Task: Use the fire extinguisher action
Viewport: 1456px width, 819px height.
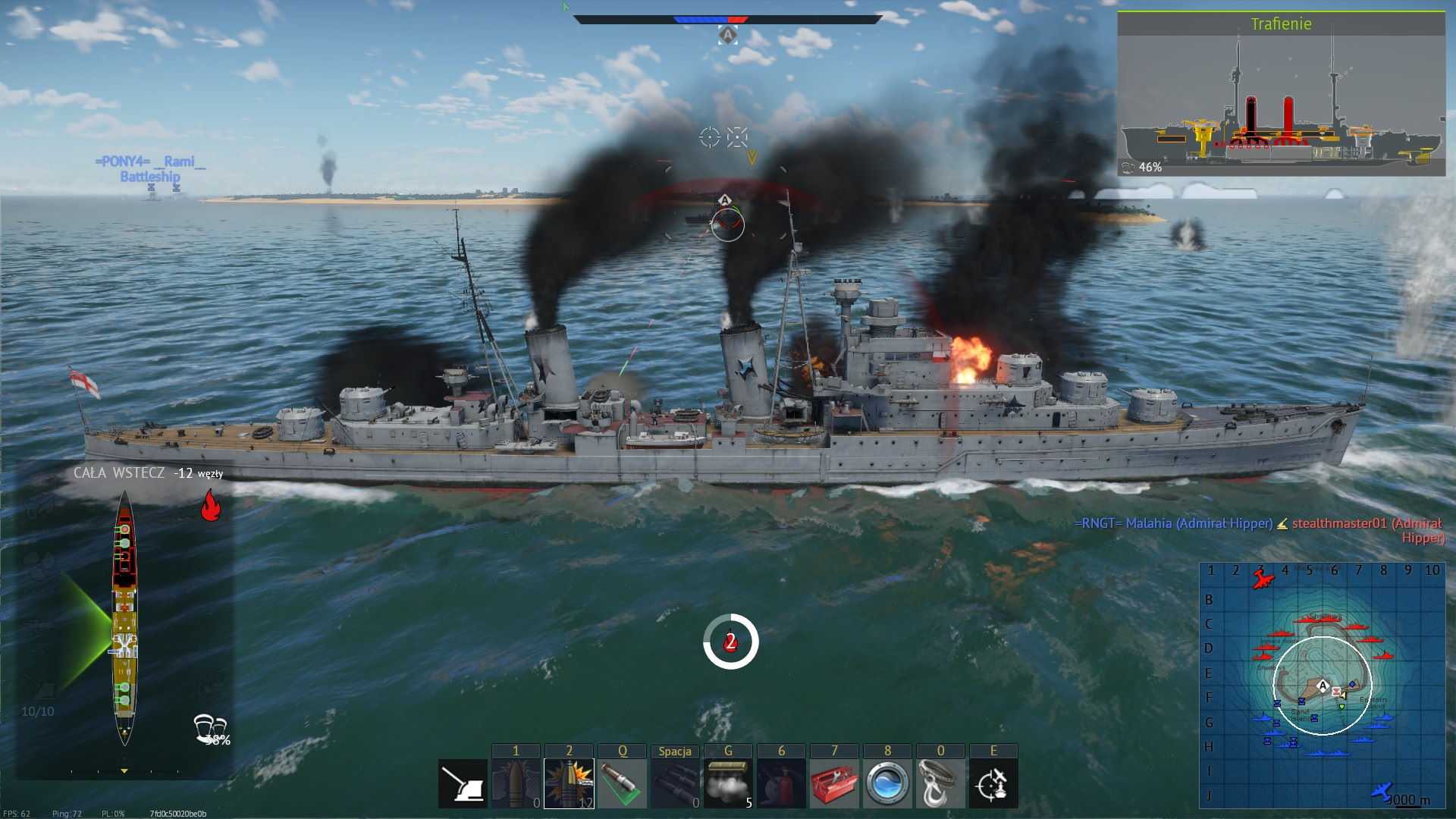Action: point(781,784)
